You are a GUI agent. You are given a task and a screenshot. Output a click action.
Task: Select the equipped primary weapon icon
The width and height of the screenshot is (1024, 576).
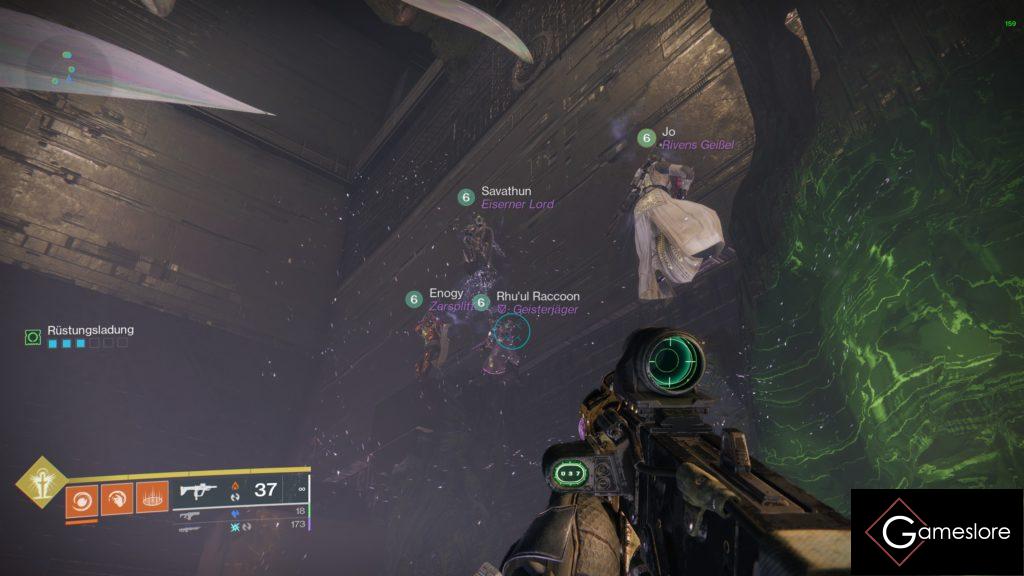click(196, 490)
